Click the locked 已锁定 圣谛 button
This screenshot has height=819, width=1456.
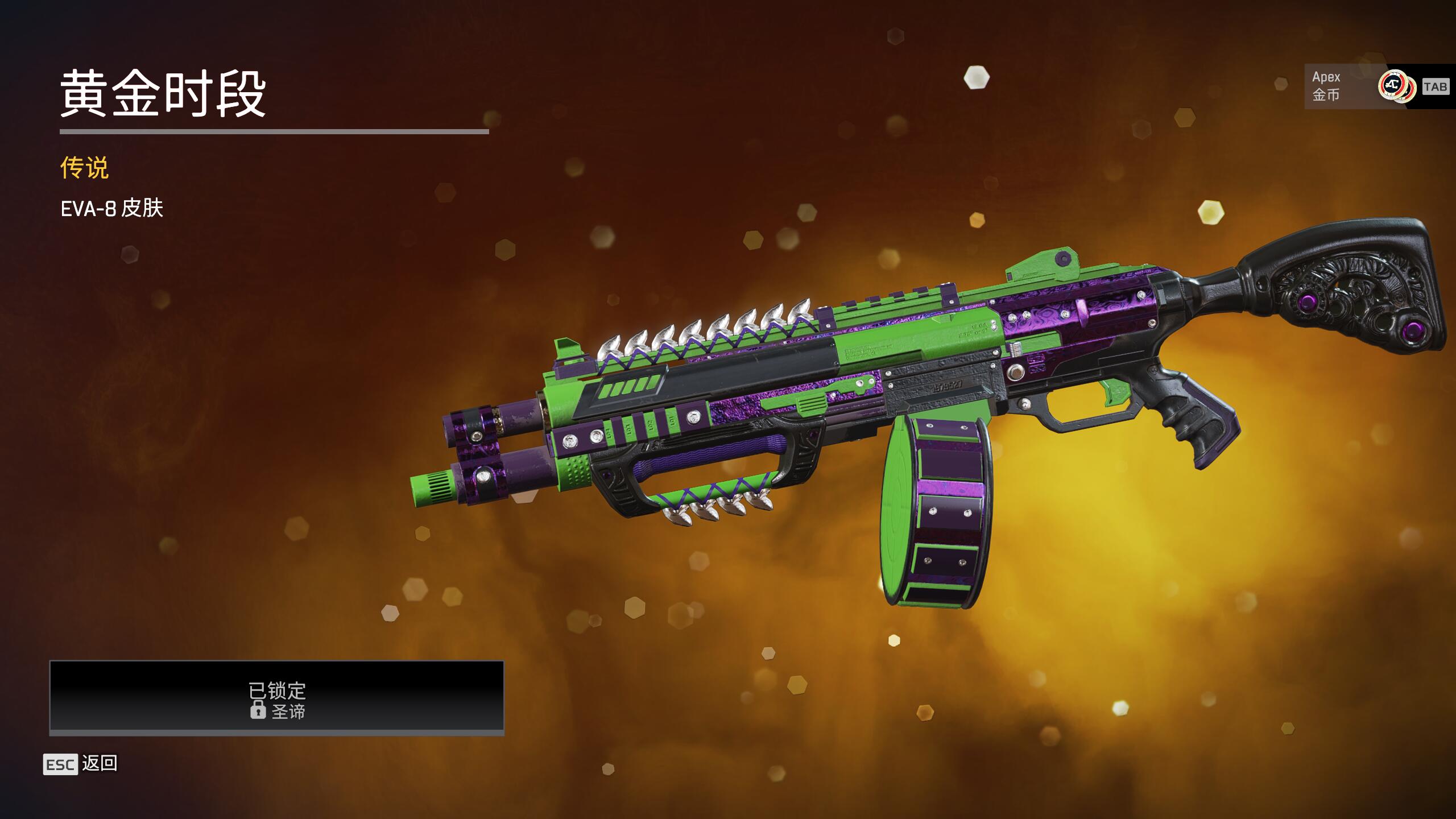(276, 697)
